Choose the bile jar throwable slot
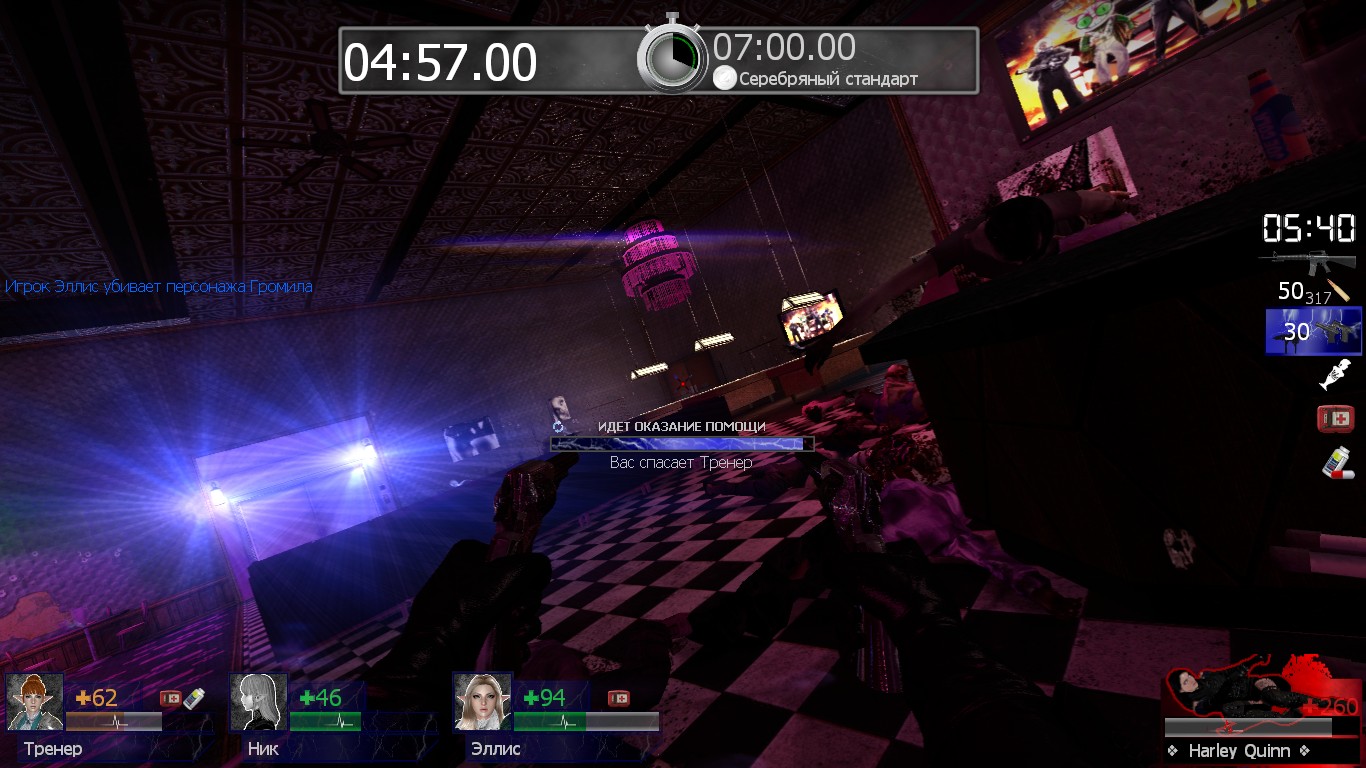 [x=1336, y=374]
